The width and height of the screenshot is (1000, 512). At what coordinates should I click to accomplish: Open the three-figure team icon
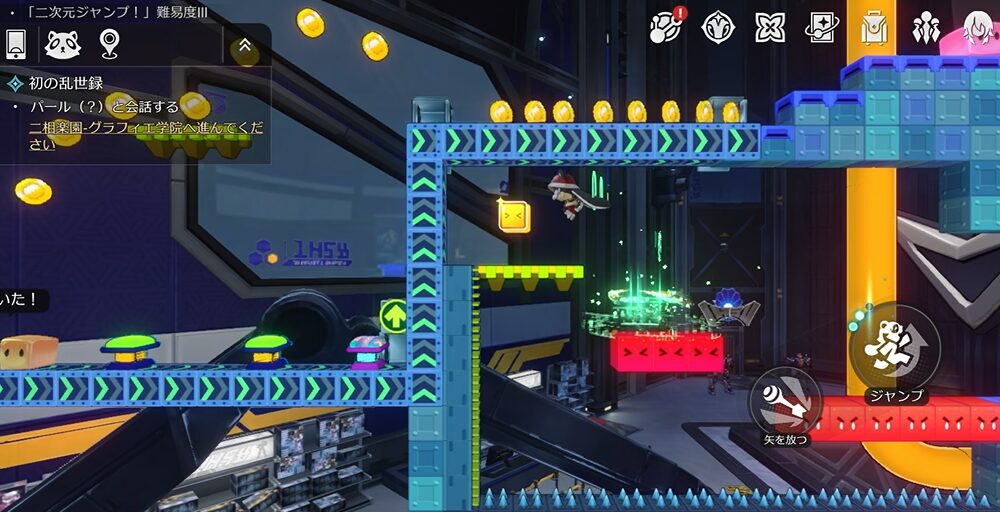click(x=926, y=27)
